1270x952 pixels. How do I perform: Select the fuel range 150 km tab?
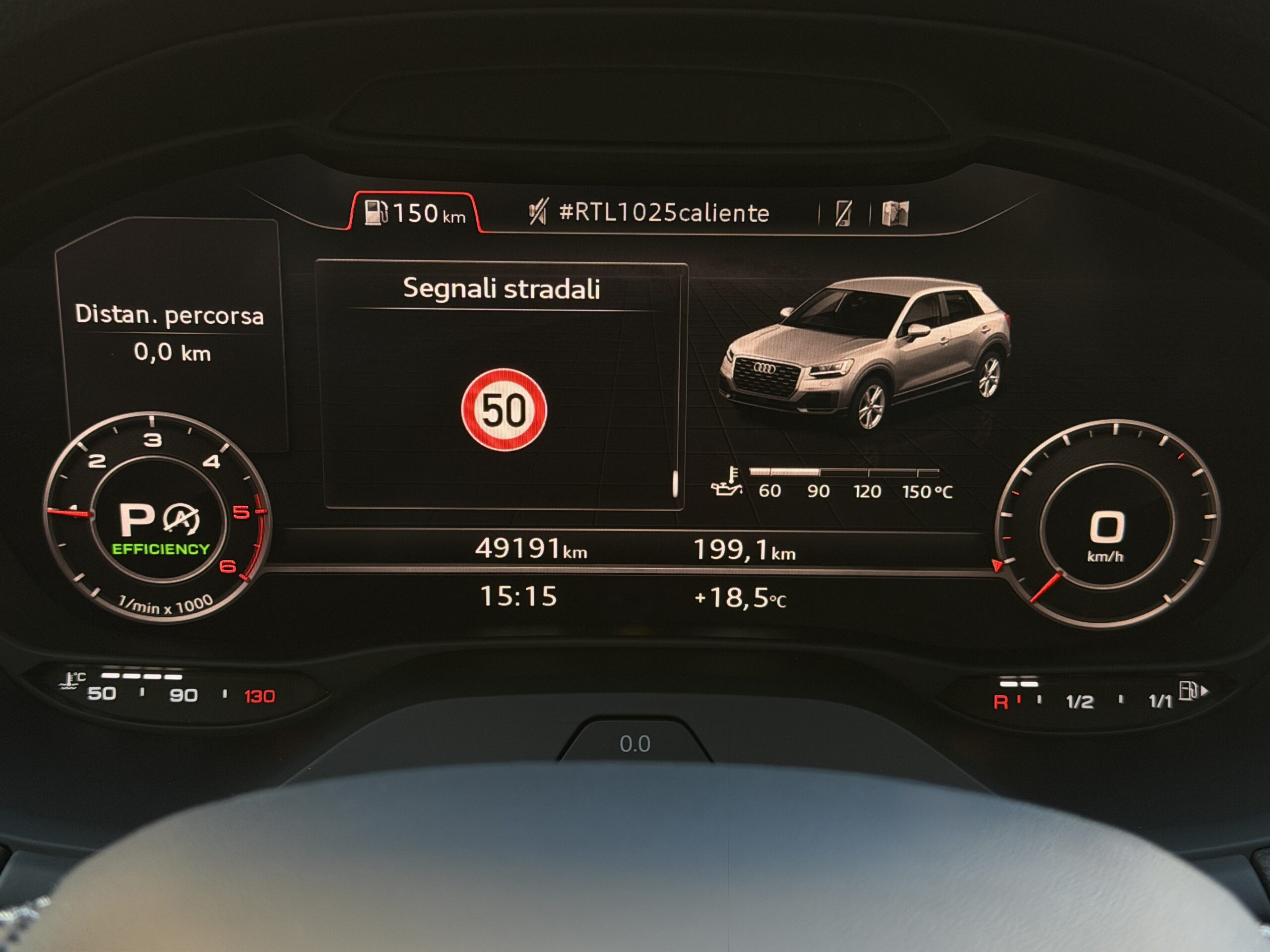click(415, 214)
